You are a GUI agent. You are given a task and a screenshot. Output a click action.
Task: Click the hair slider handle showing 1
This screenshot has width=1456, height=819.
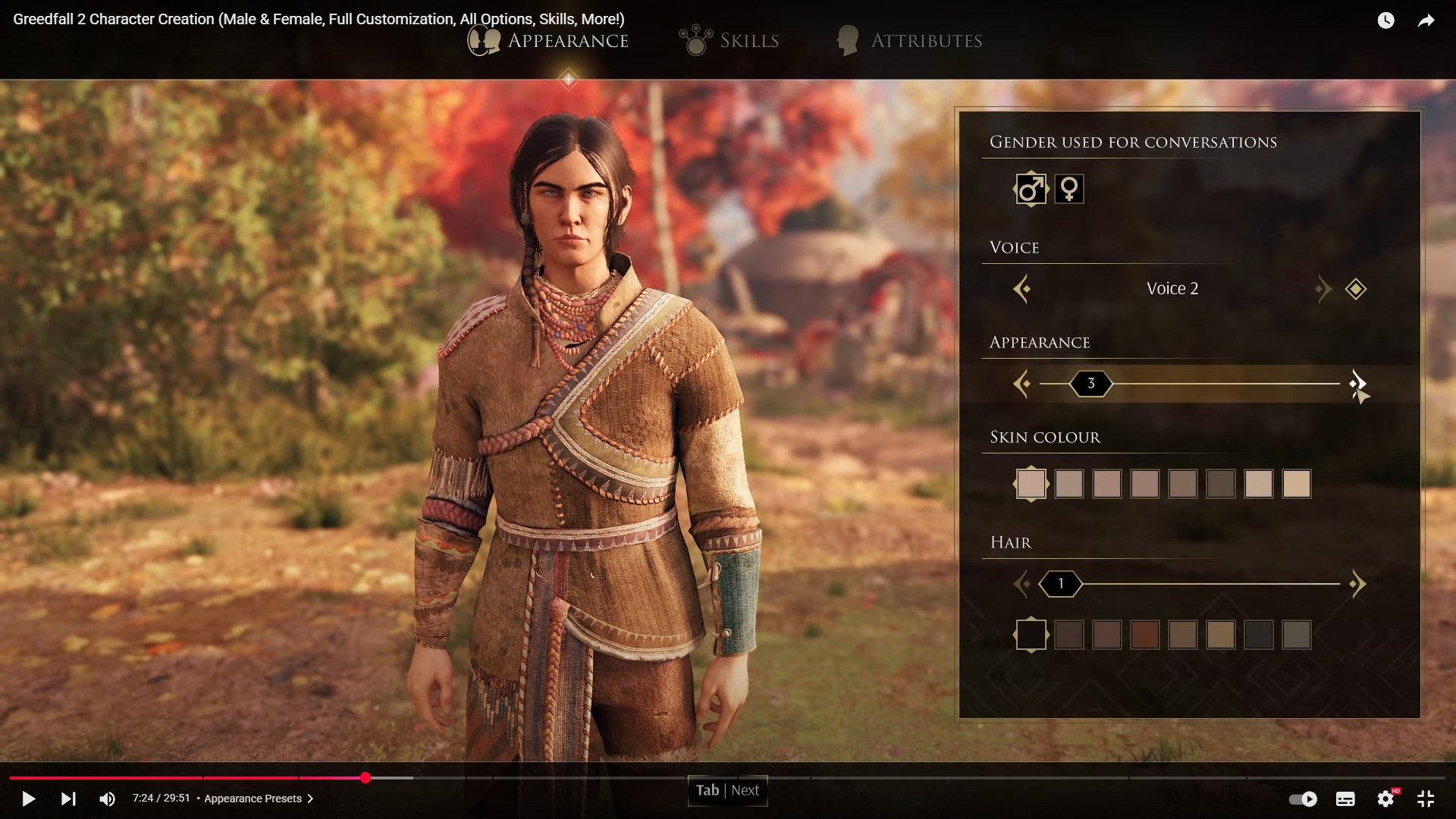[1060, 584]
